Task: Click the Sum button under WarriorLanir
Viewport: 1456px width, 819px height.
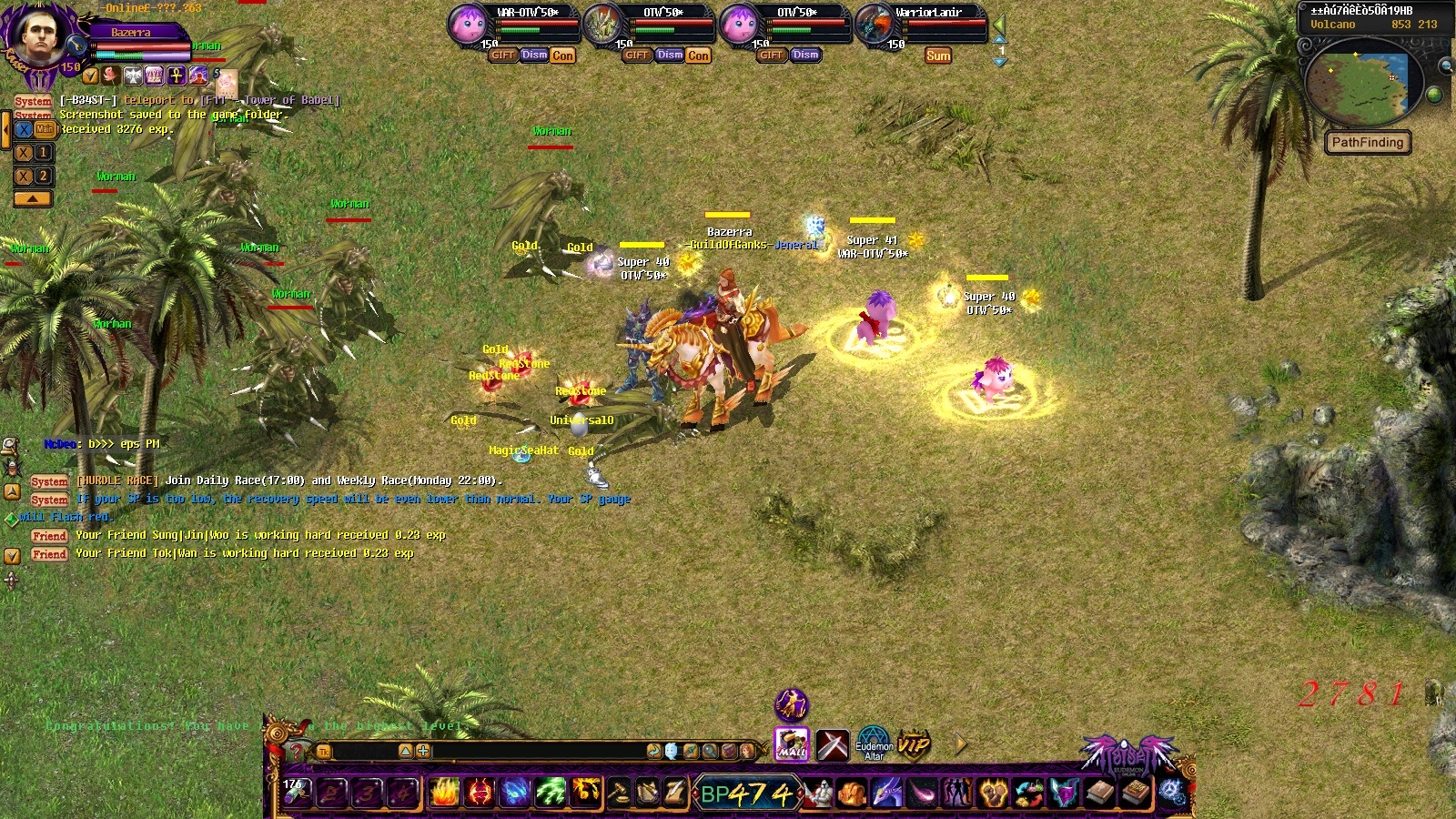Action: [938, 56]
